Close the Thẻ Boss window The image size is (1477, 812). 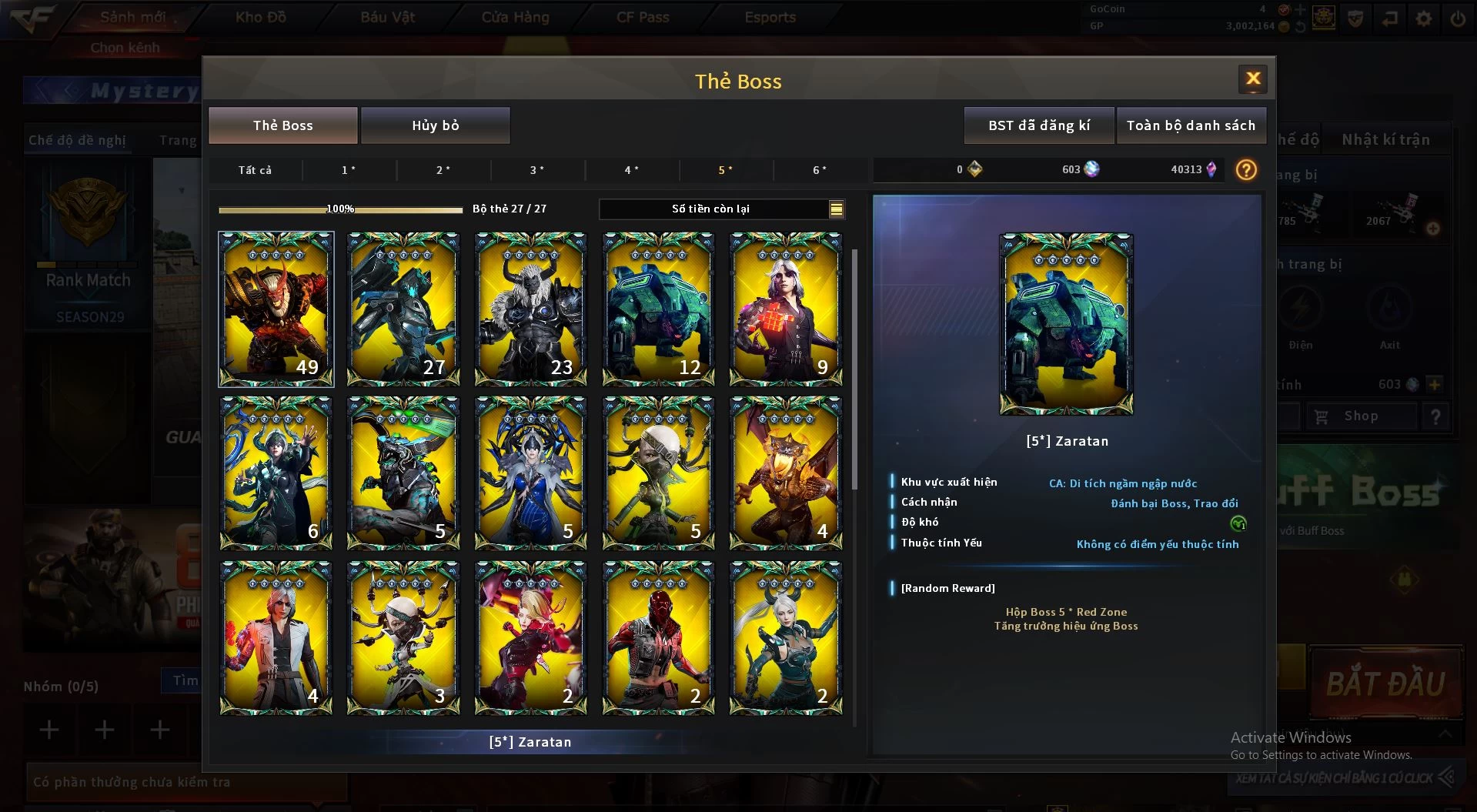tap(1252, 79)
